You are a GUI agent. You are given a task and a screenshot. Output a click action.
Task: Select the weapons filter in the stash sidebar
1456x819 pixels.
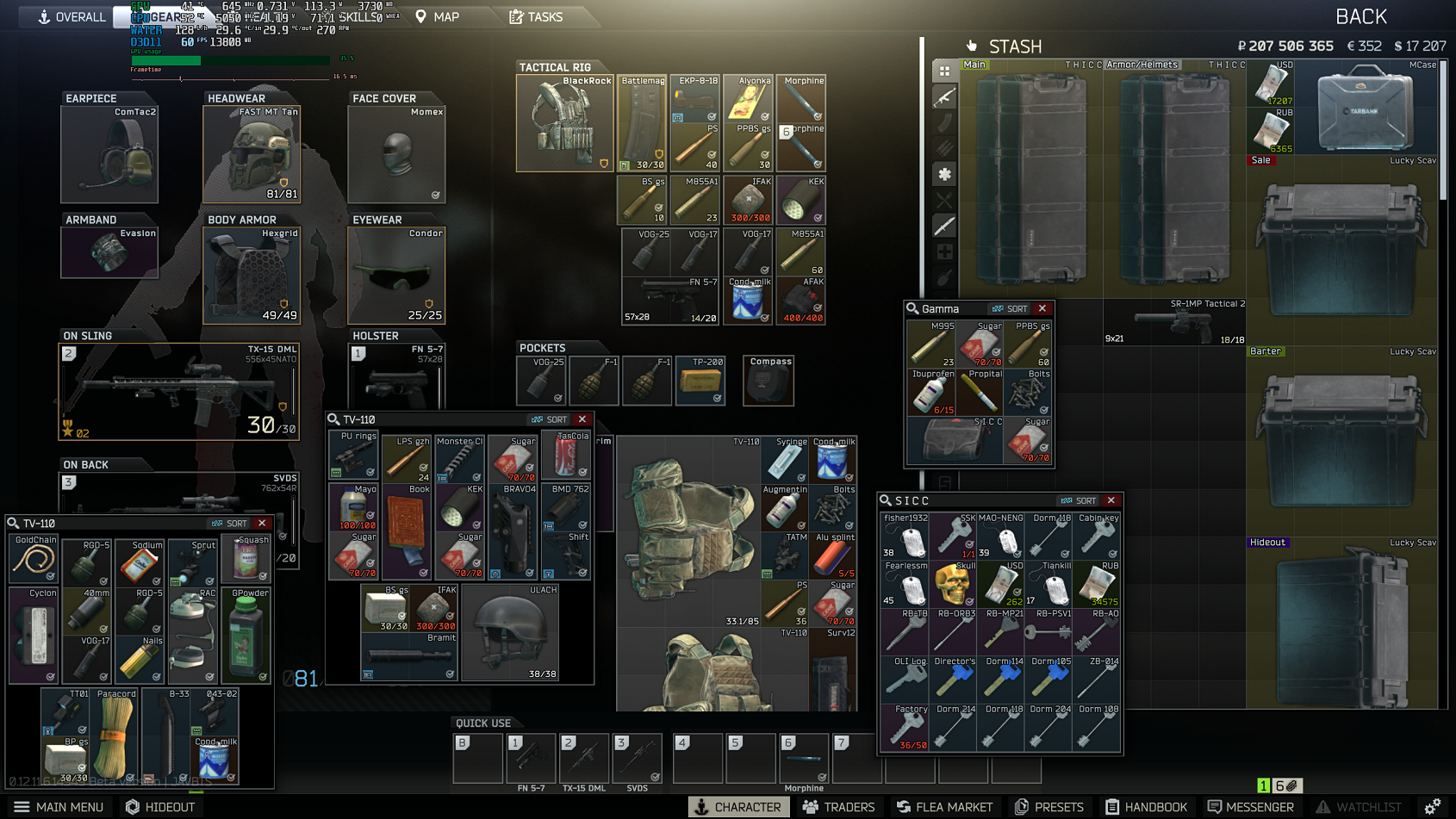pyautogui.click(x=944, y=96)
